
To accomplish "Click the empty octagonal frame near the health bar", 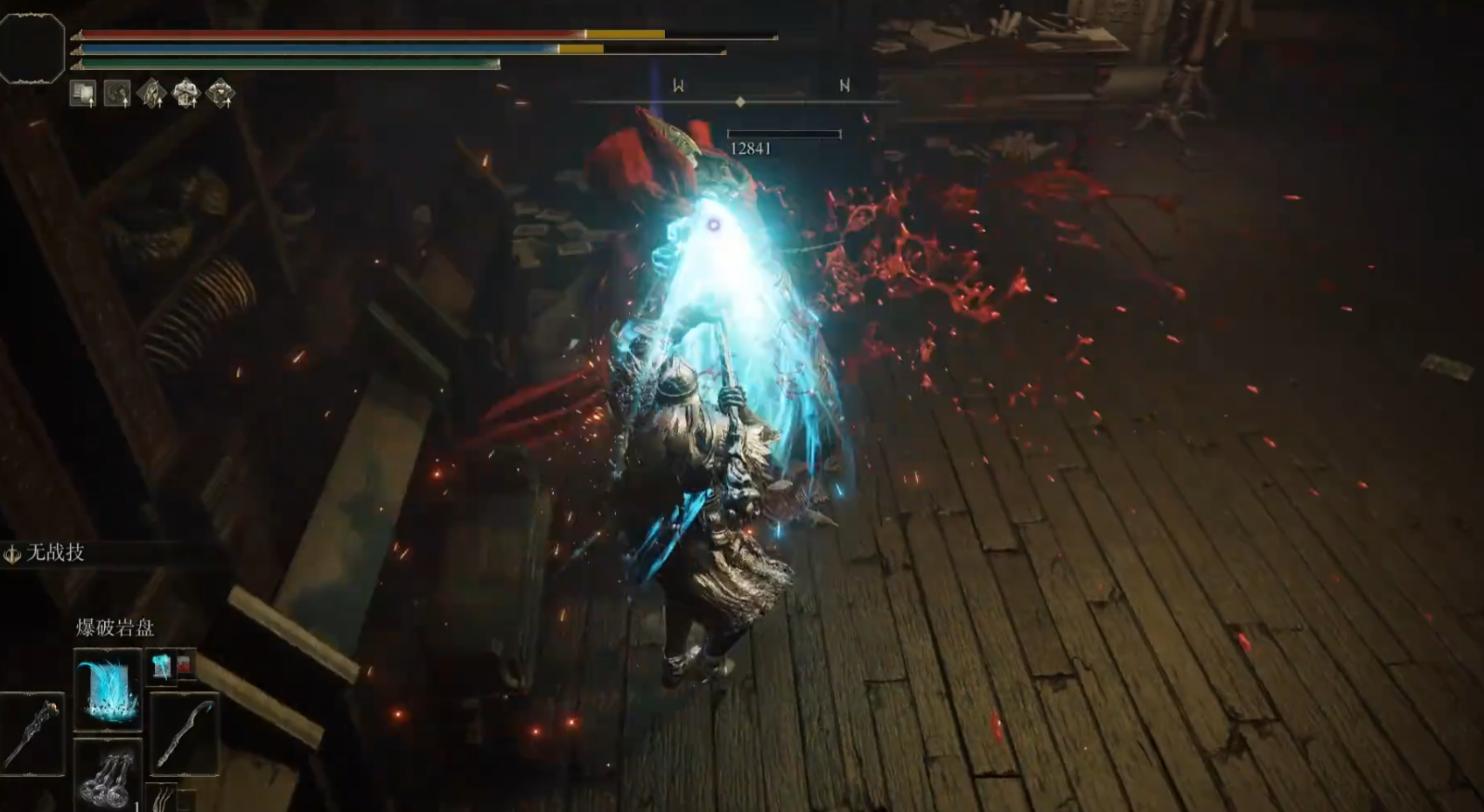I will pos(32,49).
